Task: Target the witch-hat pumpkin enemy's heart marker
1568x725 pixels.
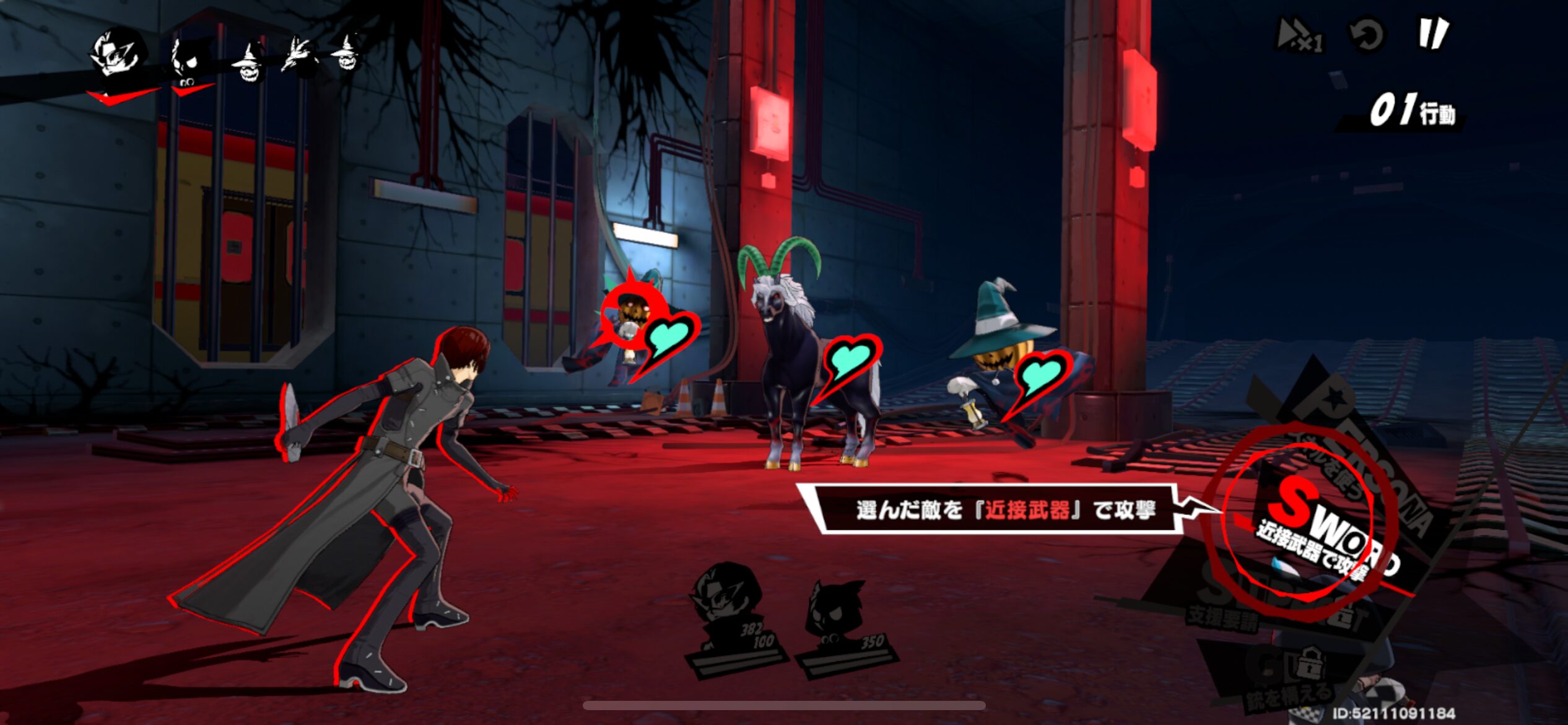Action: 1040,376
